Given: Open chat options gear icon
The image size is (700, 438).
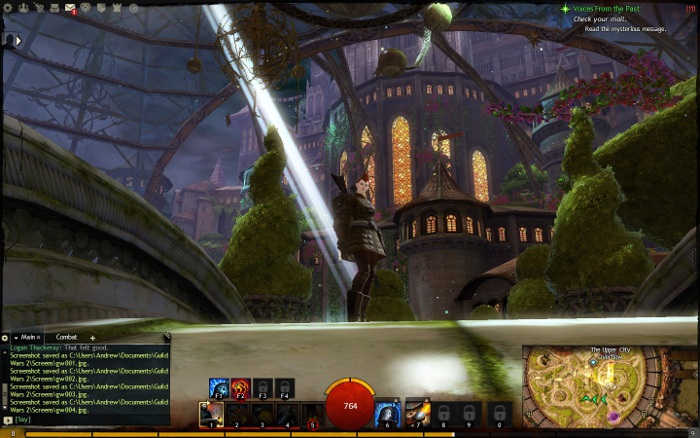Looking at the screenshot, I should (x=4, y=338).
